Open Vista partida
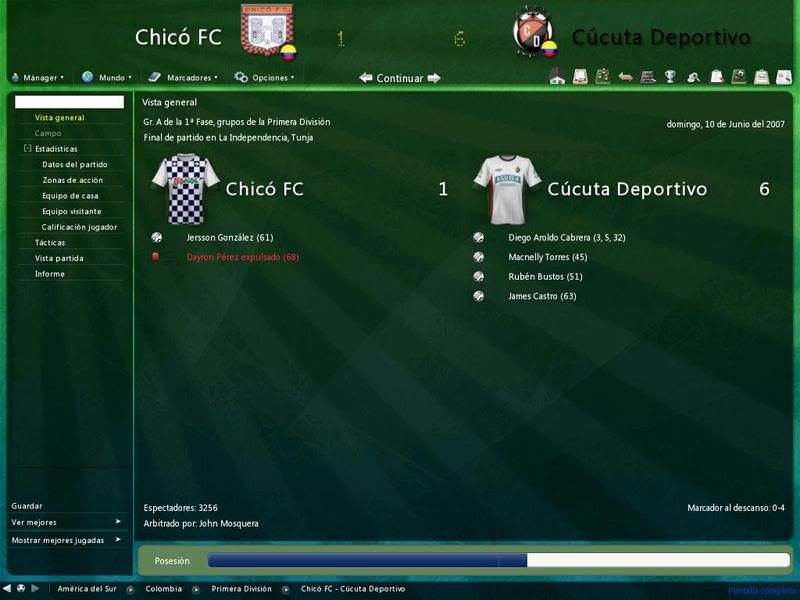The width and height of the screenshot is (800, 600). 59,258
